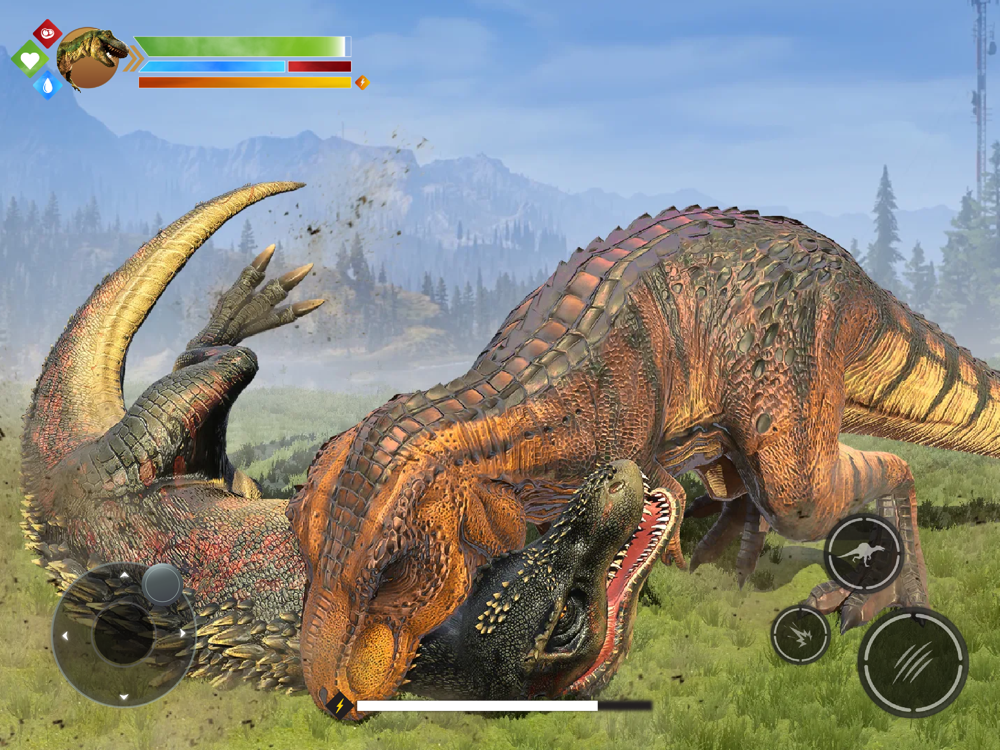This screenshot has width=1000, height=750.
Task: Tap the dinosaur silhouette action button
Action: point(863,553)
